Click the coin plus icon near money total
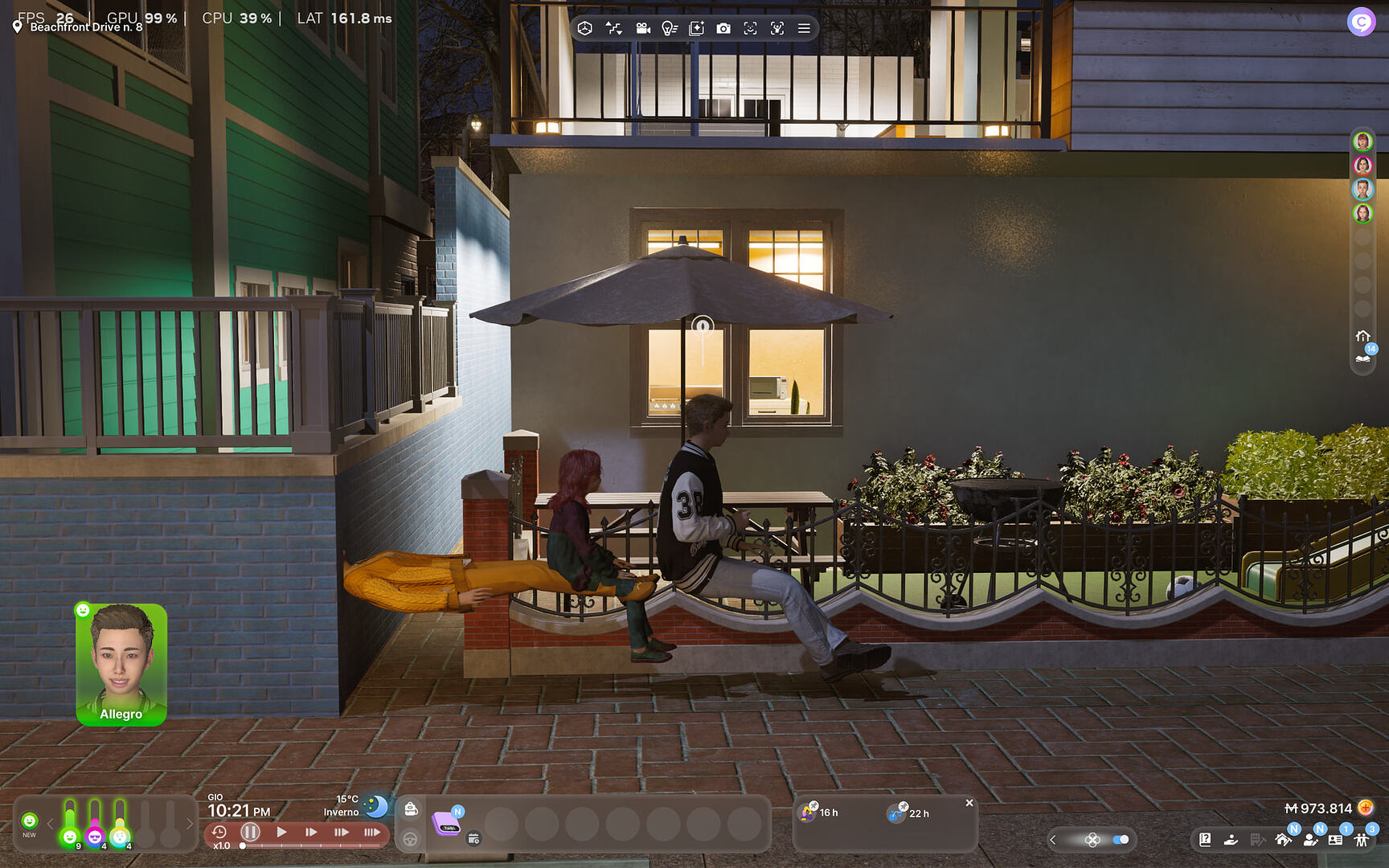This screenshot has width=1389, height=868. click(1366, 809)
